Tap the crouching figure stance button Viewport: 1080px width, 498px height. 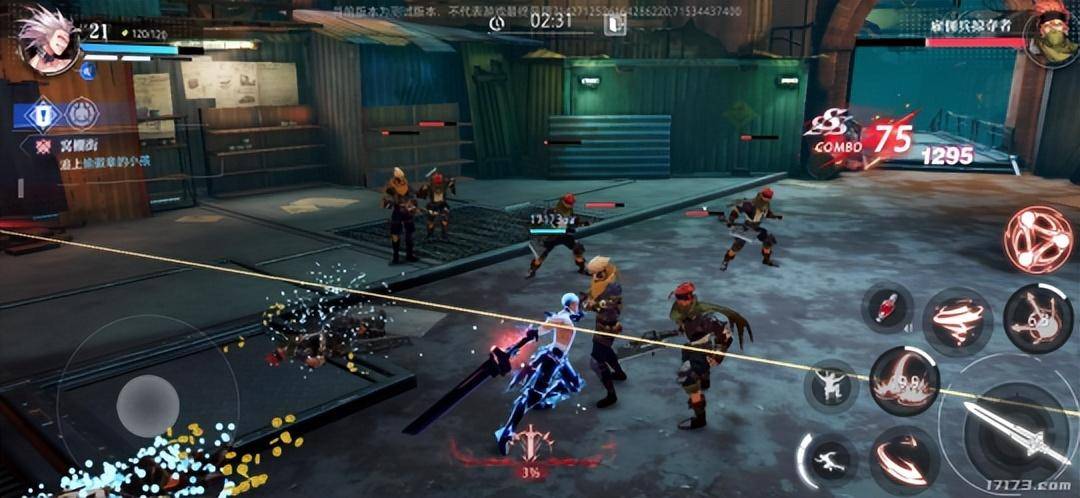pyautogui.click(x=831, y=385)
